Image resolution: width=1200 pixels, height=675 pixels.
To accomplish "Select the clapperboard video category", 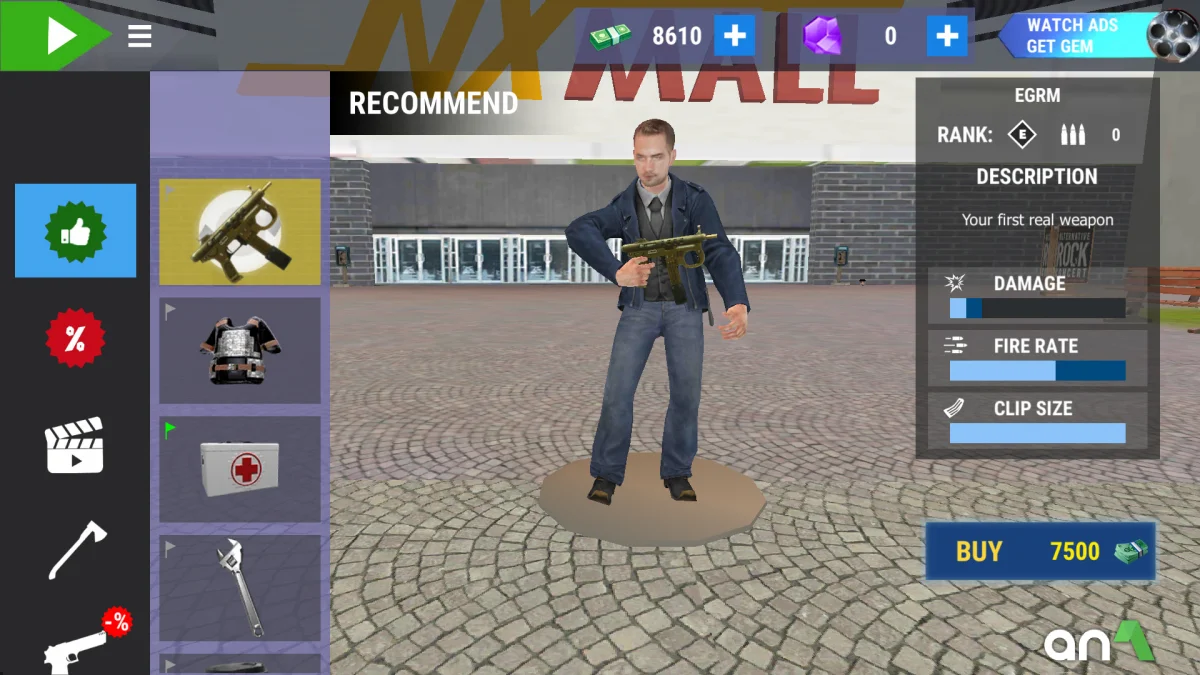I will pyautogui.click(x=75, y=445).
